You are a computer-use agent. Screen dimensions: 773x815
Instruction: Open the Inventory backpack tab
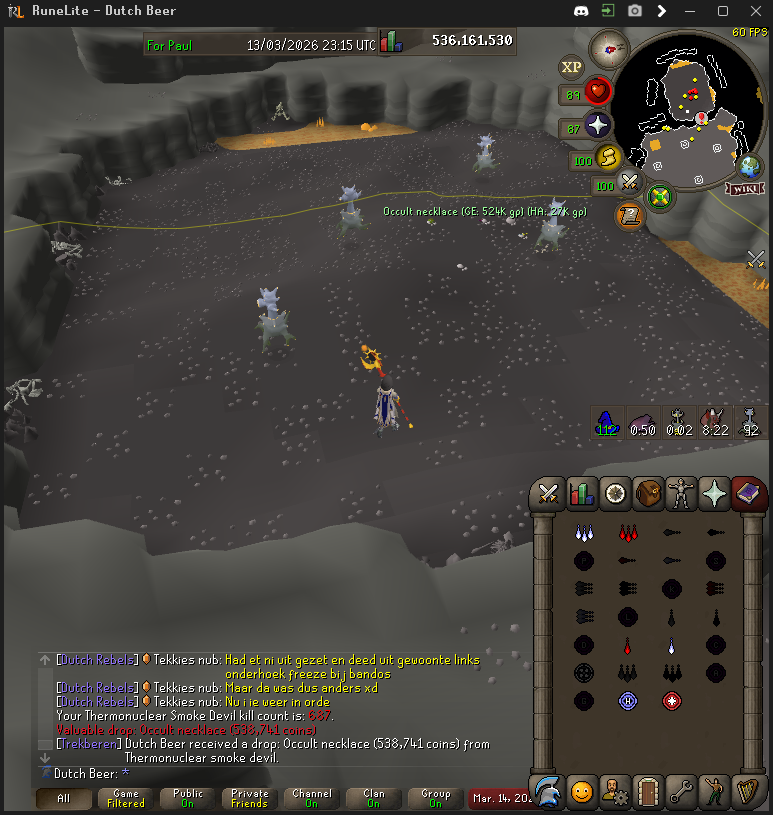click(x=649, y=493)
